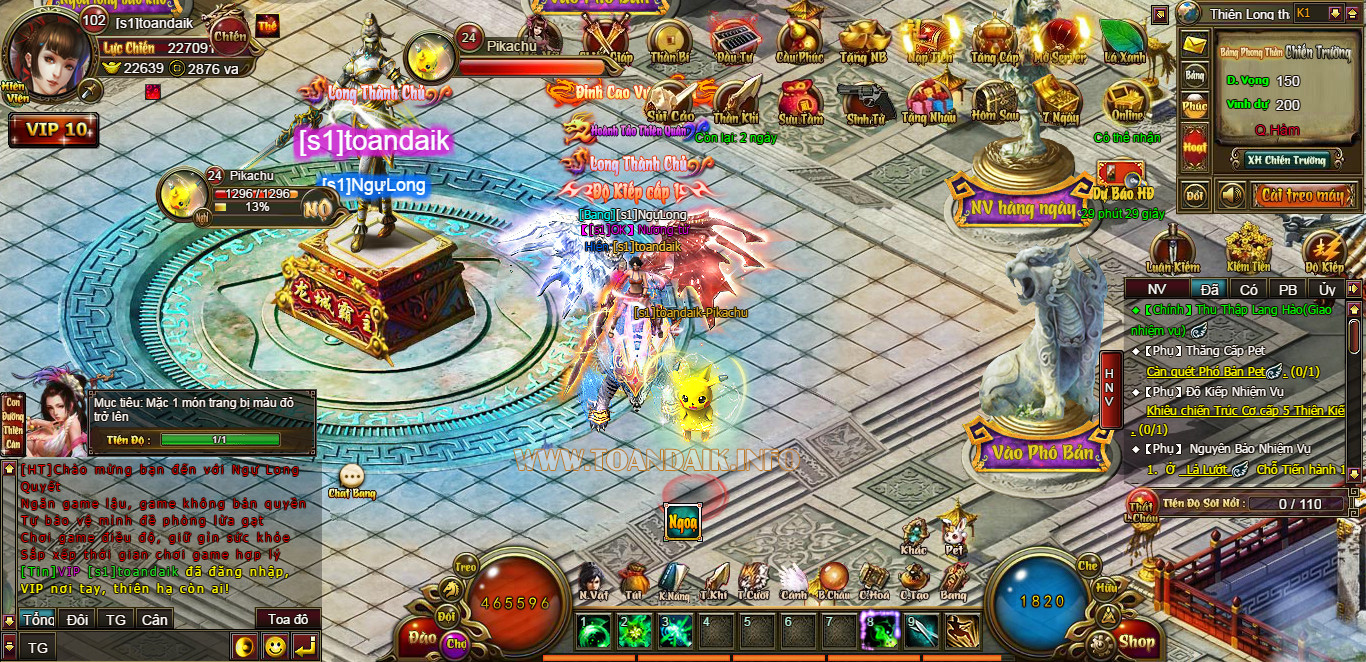Image resolution: width=1366 pixels, height=662 pixels.
Task: Open the smiley emoji picker
Action: pos(275,646)
